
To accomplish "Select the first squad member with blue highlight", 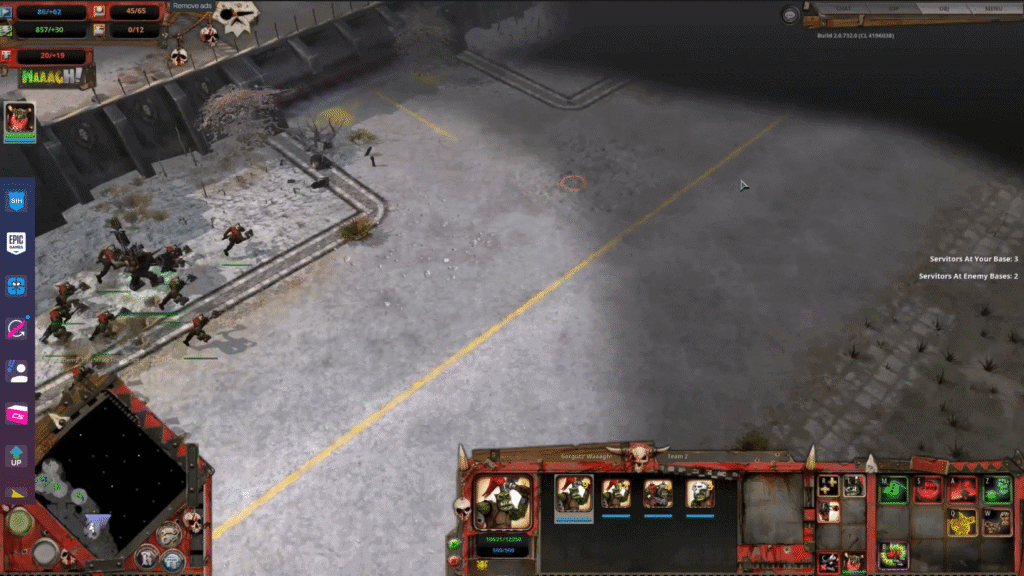I will point(574,494).
